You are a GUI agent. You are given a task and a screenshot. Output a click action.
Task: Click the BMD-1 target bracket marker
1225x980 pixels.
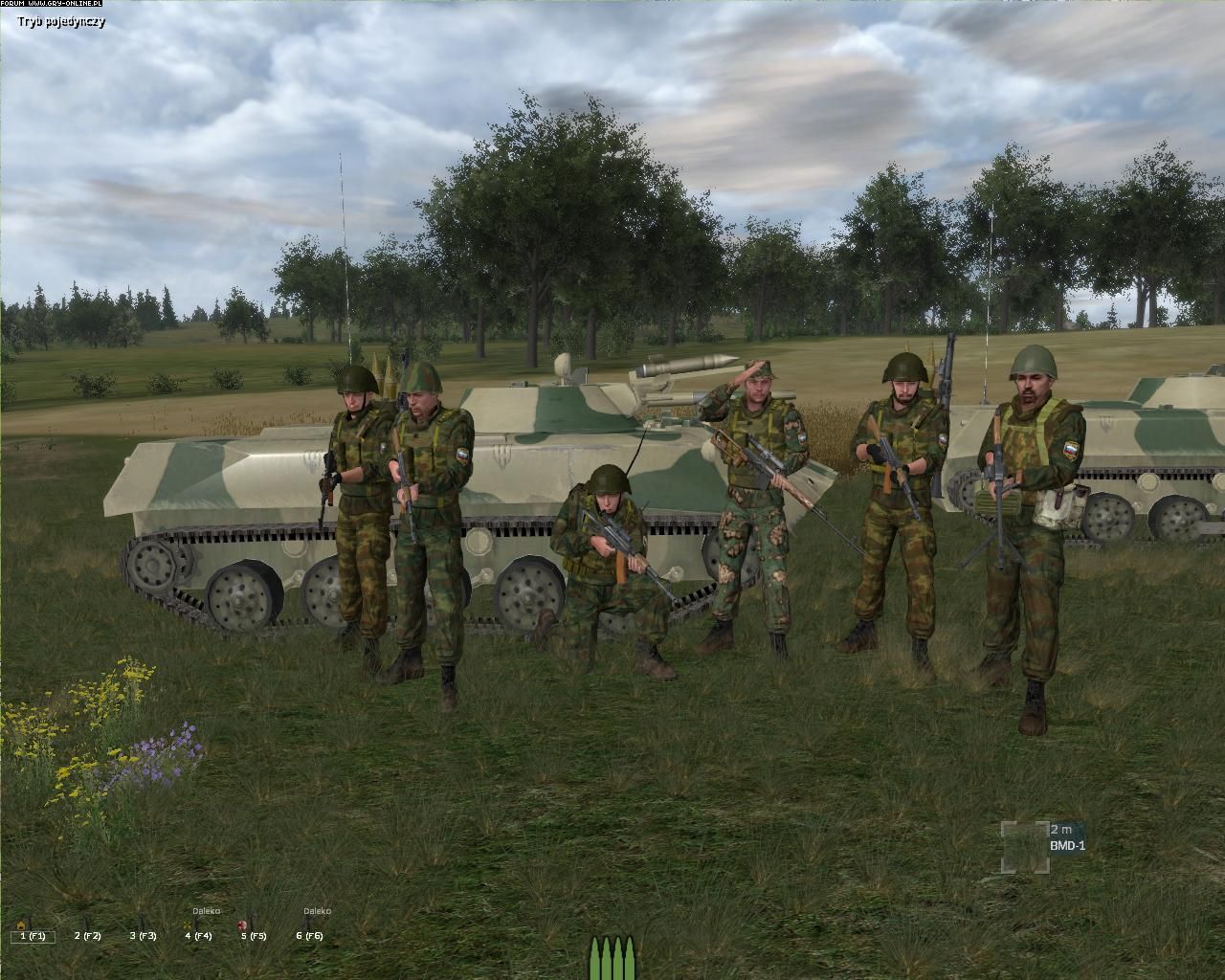coord(1024,846)
